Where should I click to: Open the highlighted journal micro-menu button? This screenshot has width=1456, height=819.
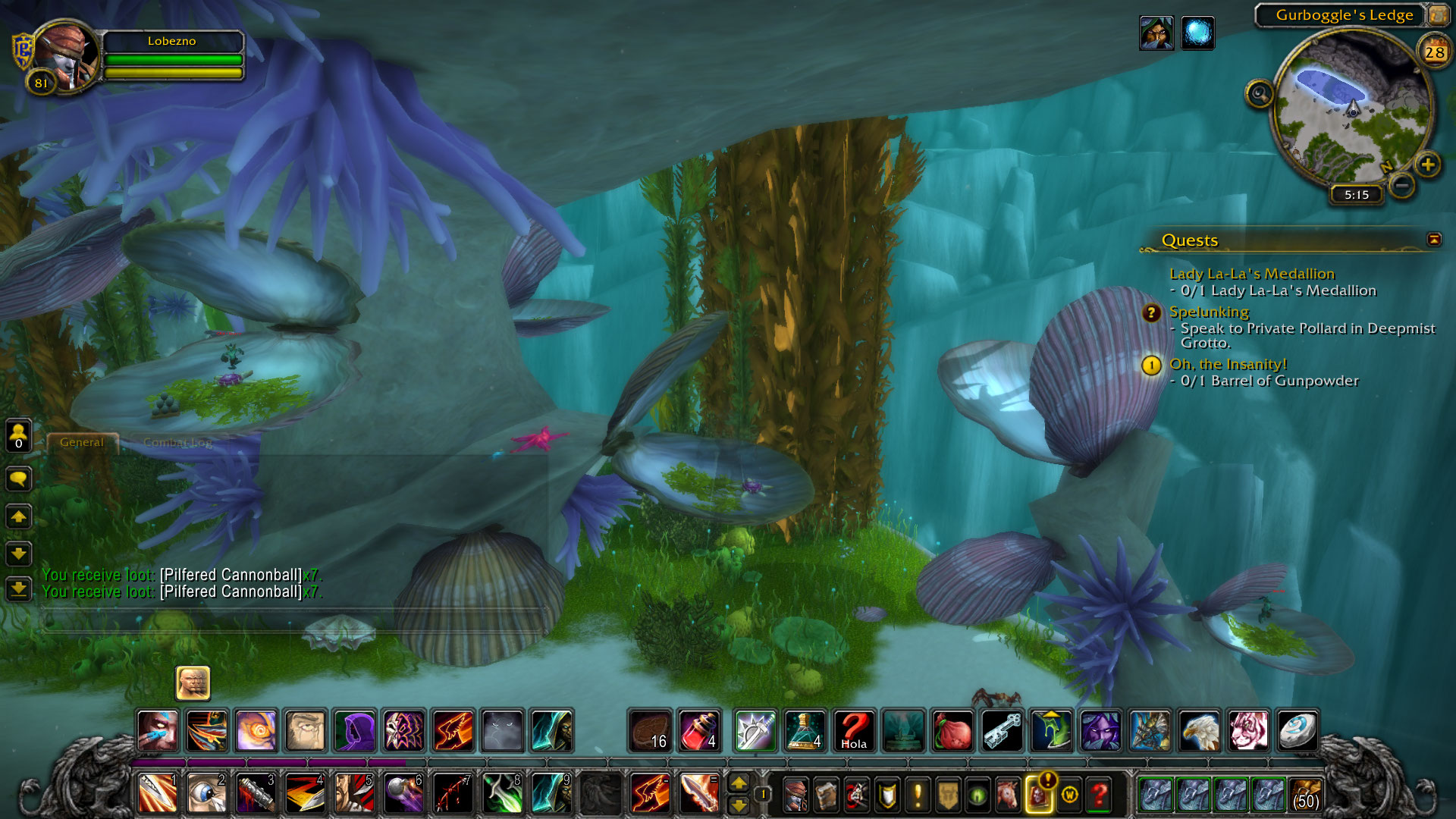click(x=1038, y=795)
